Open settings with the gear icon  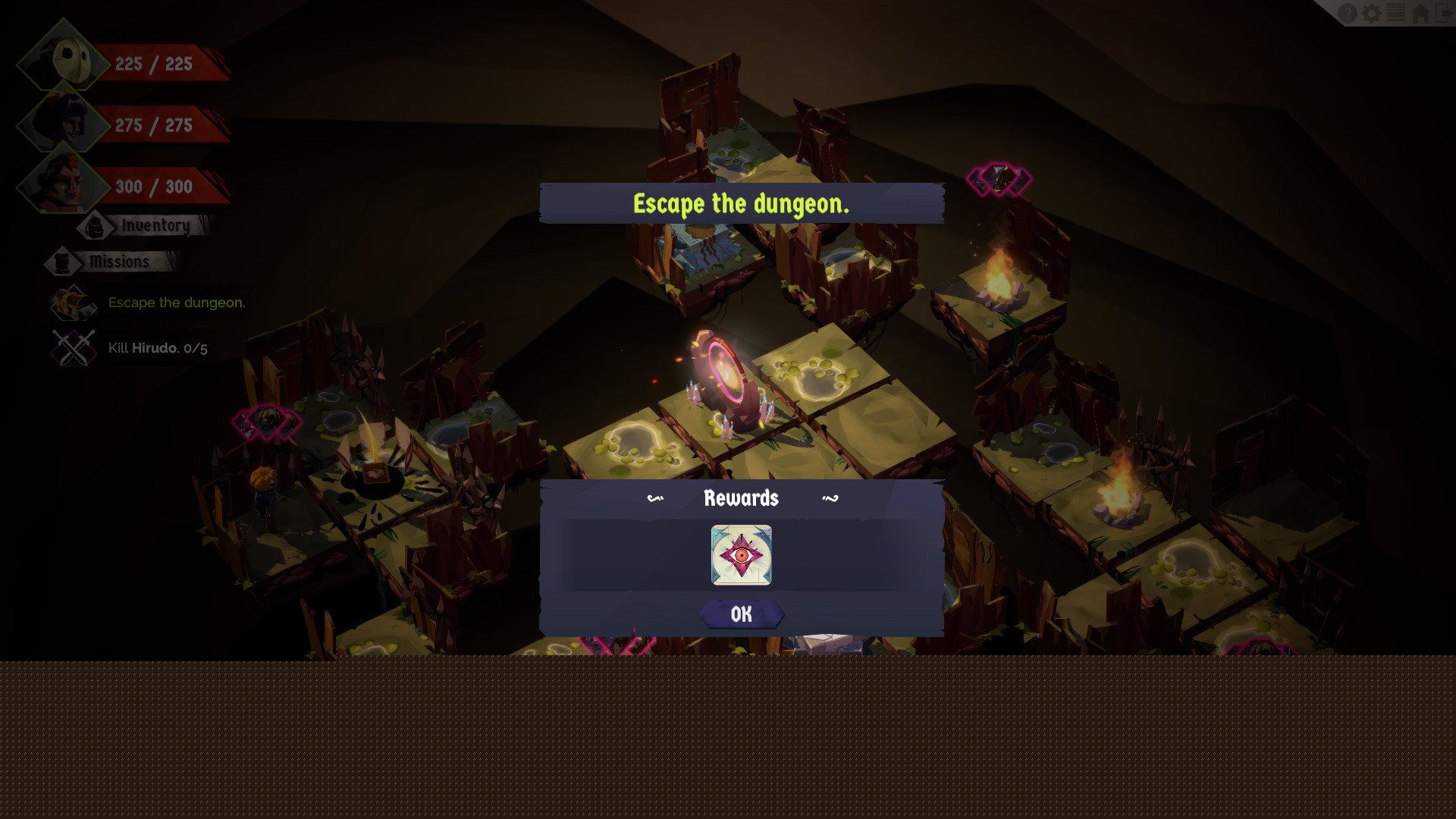(x=1372, y=14)
